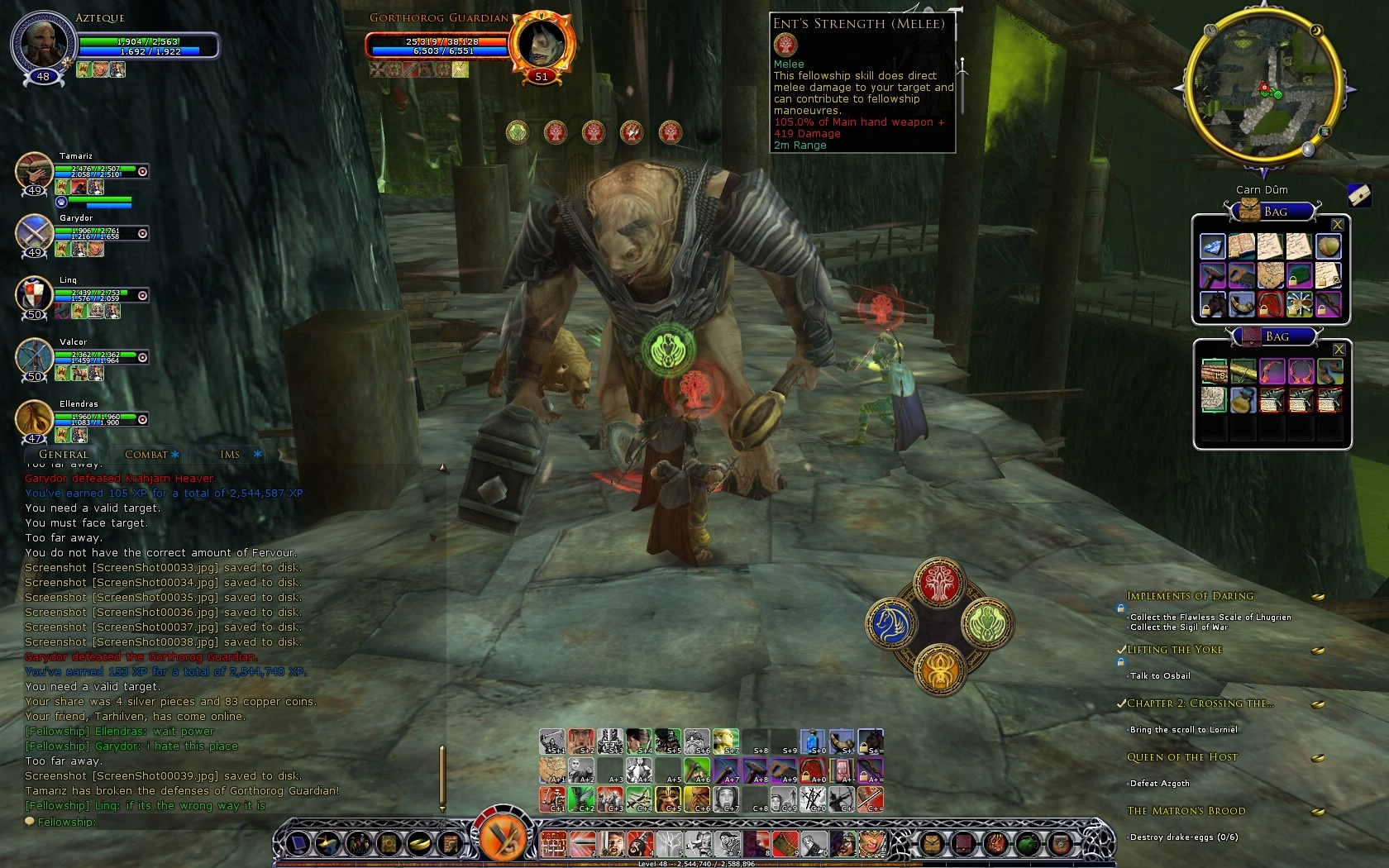This screenshot has height=868, width=1389.
Task: Open the Implements of Daring quest entry
Action: tap(1190, 596)
